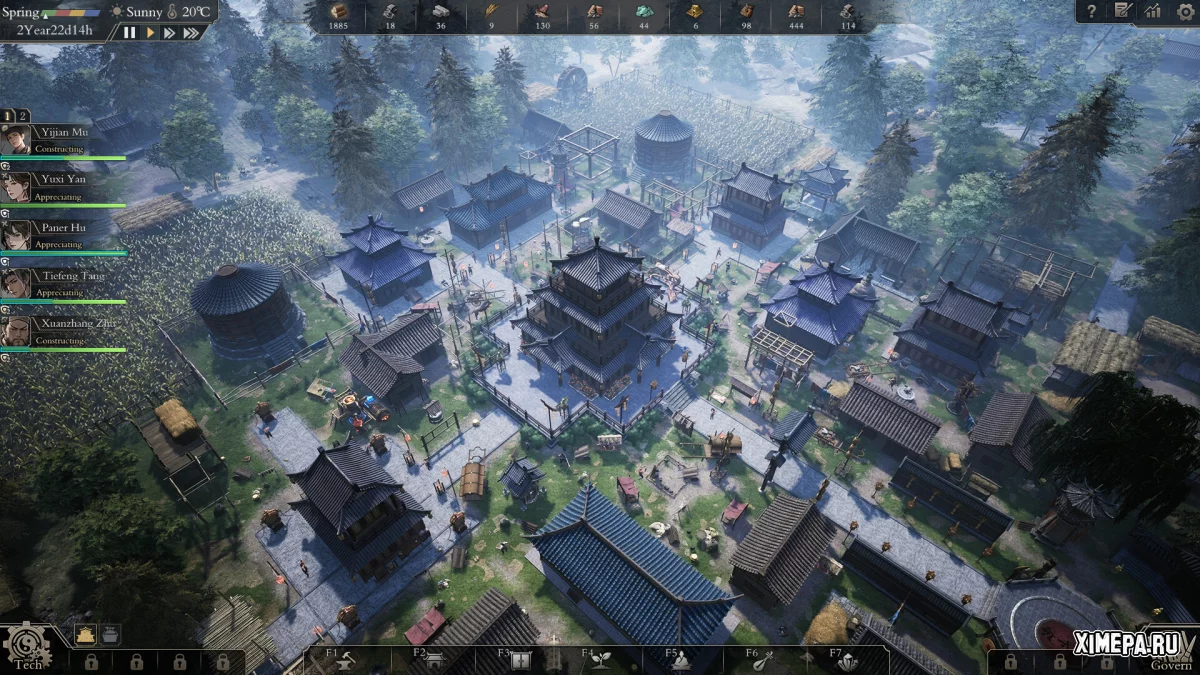This screenshot has width=1200, height=675.
Task: Open the F1 anvil build category
Action: [345, 660]
